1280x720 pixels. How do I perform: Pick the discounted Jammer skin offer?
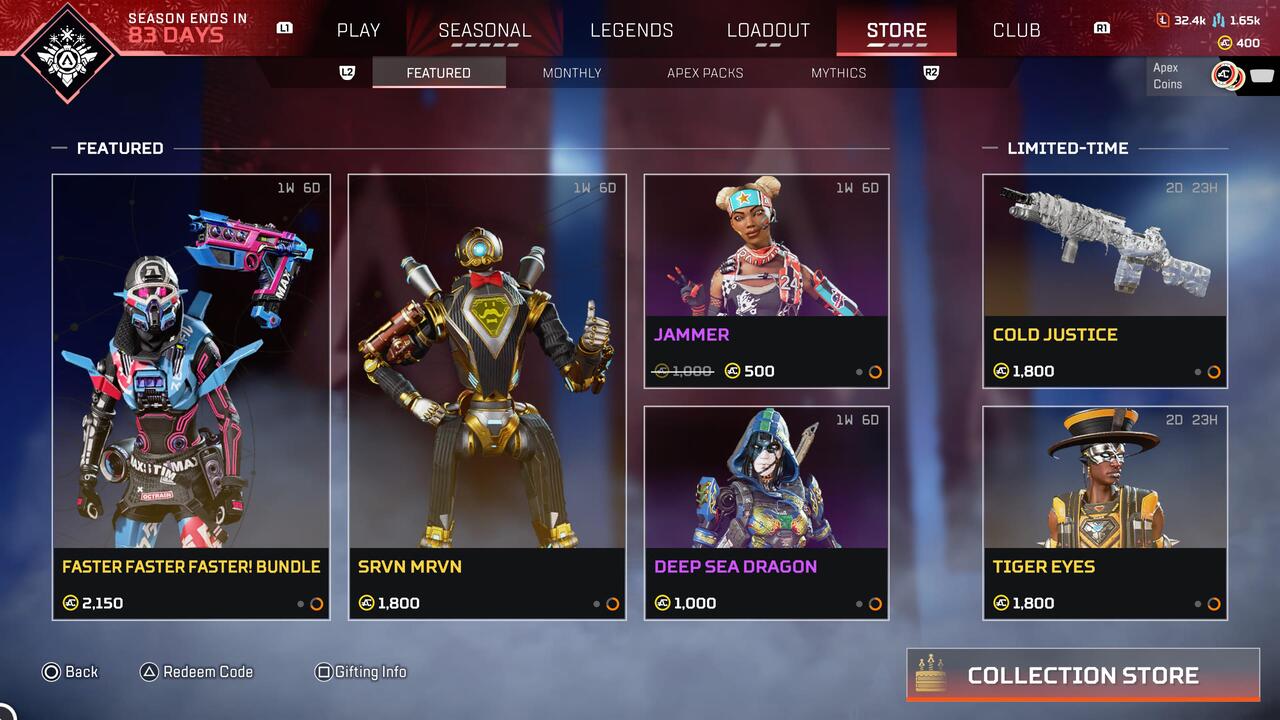[x=766, y=281]
